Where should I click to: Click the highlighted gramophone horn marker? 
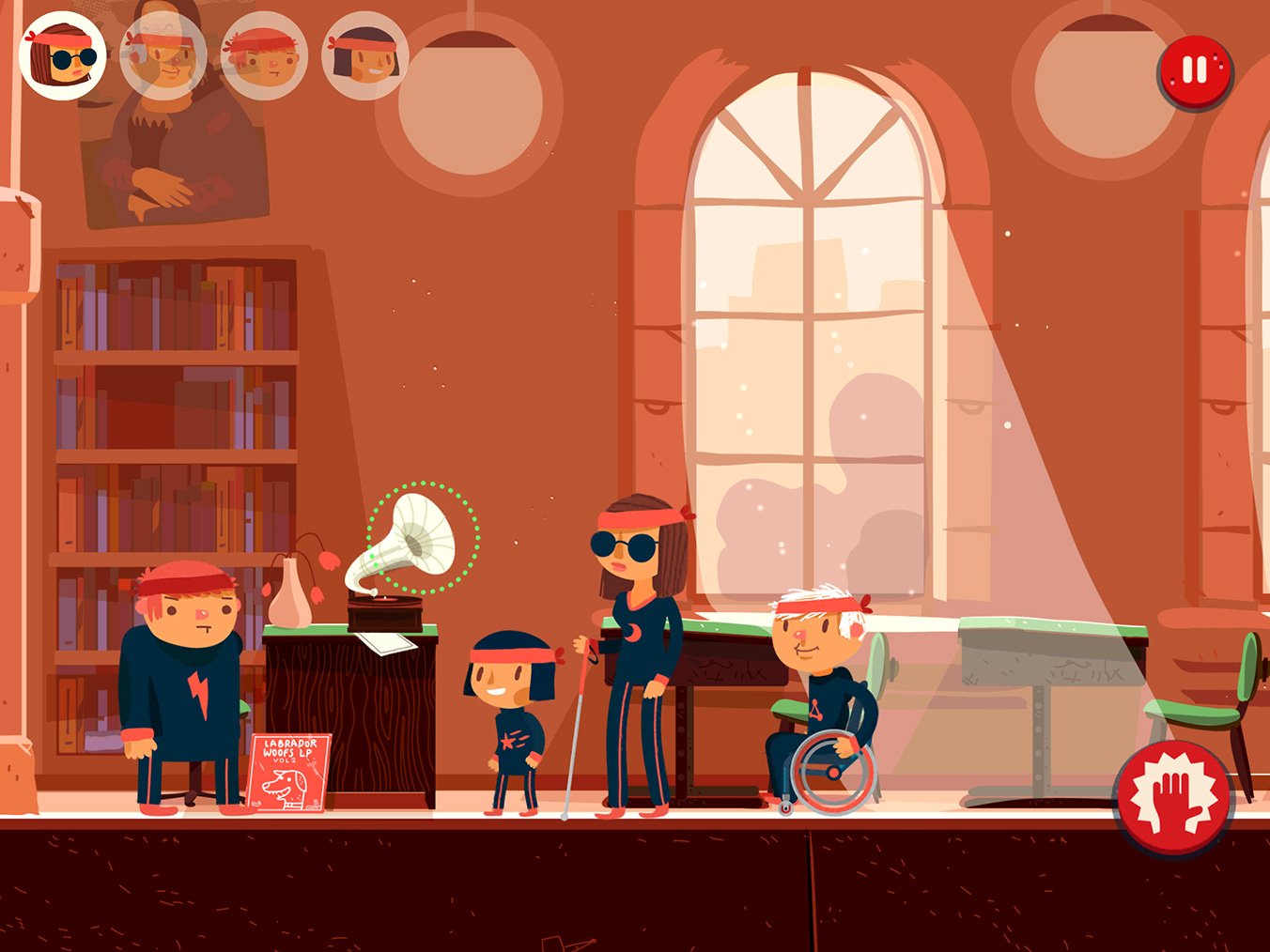(x=422, y=538)
